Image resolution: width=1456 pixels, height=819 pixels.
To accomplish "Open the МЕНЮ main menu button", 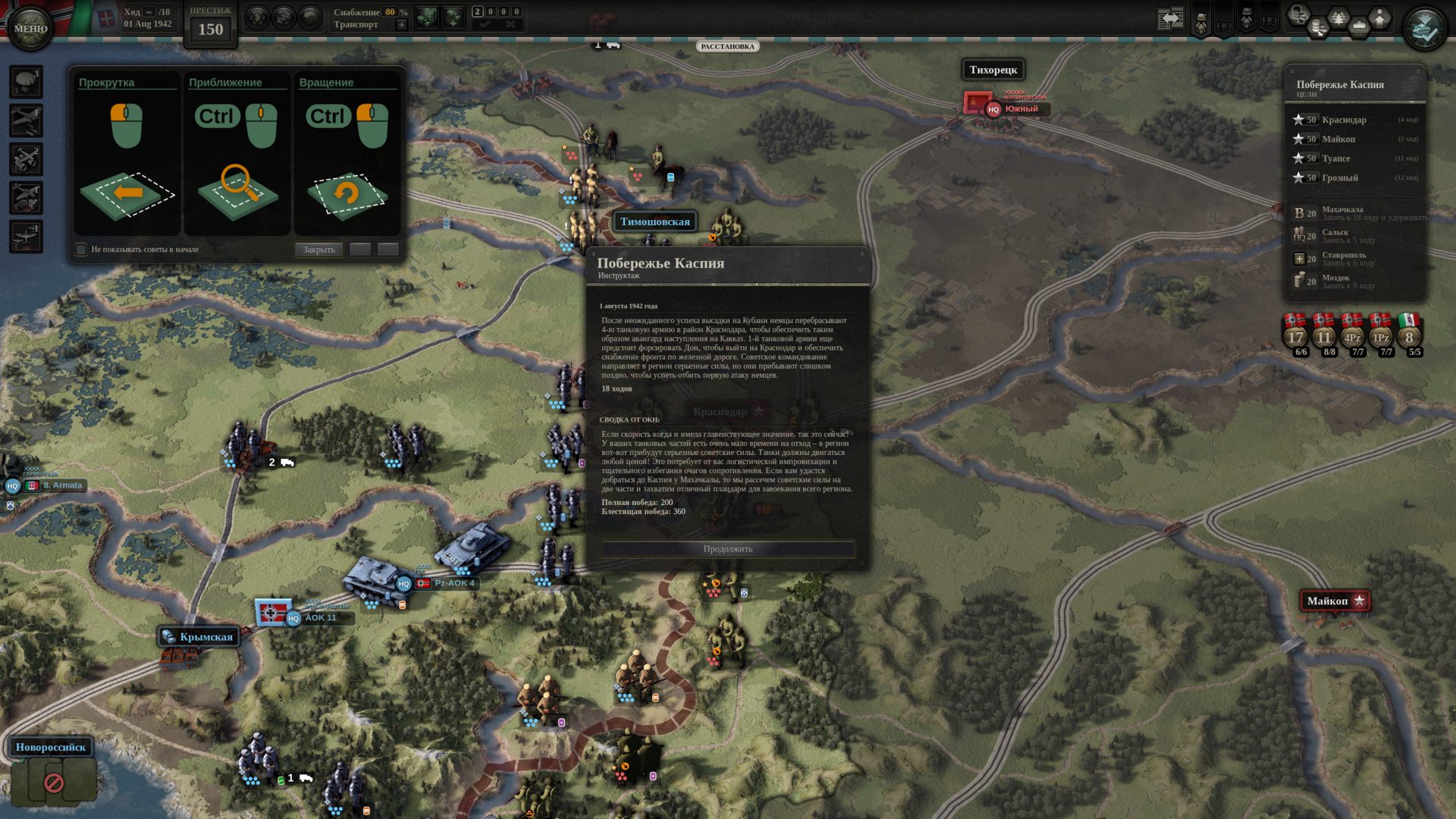I will coord(30,28).
